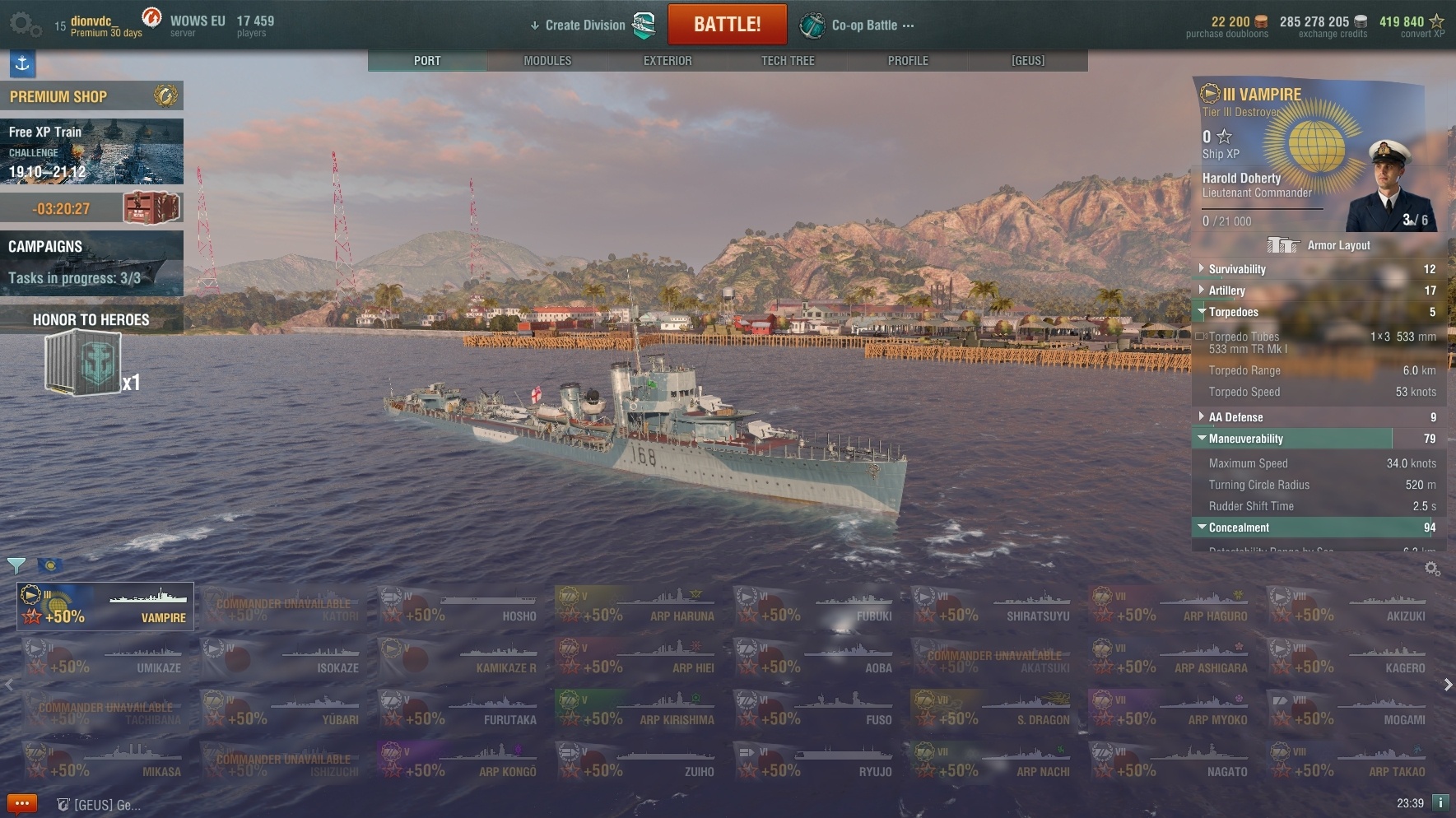Image resolution: width=1456 pixels, height=818 pixels.
Task: Open the settings gear menu
Action: pyautogui.click(x=24, y=25)
